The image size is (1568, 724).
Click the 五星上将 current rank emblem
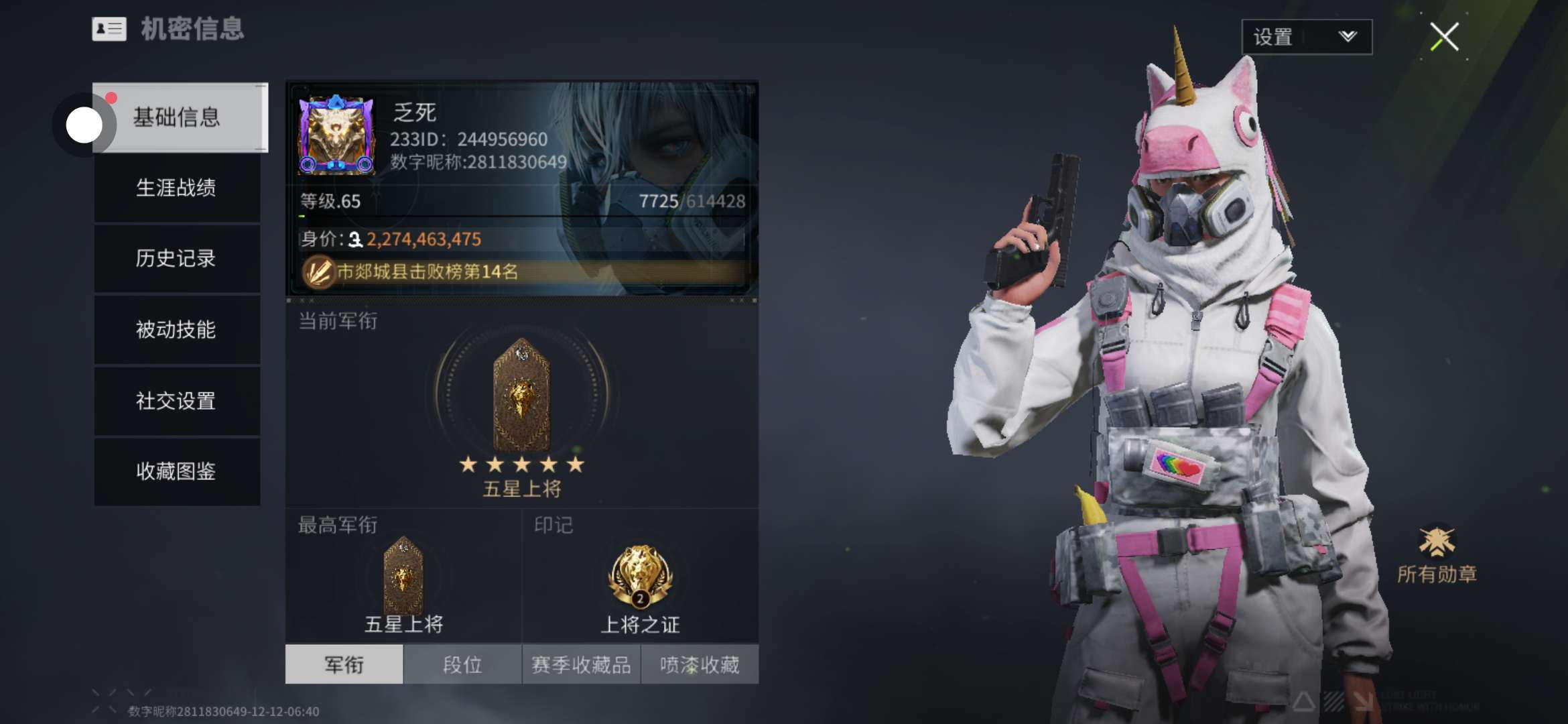[x=521, y=396]
